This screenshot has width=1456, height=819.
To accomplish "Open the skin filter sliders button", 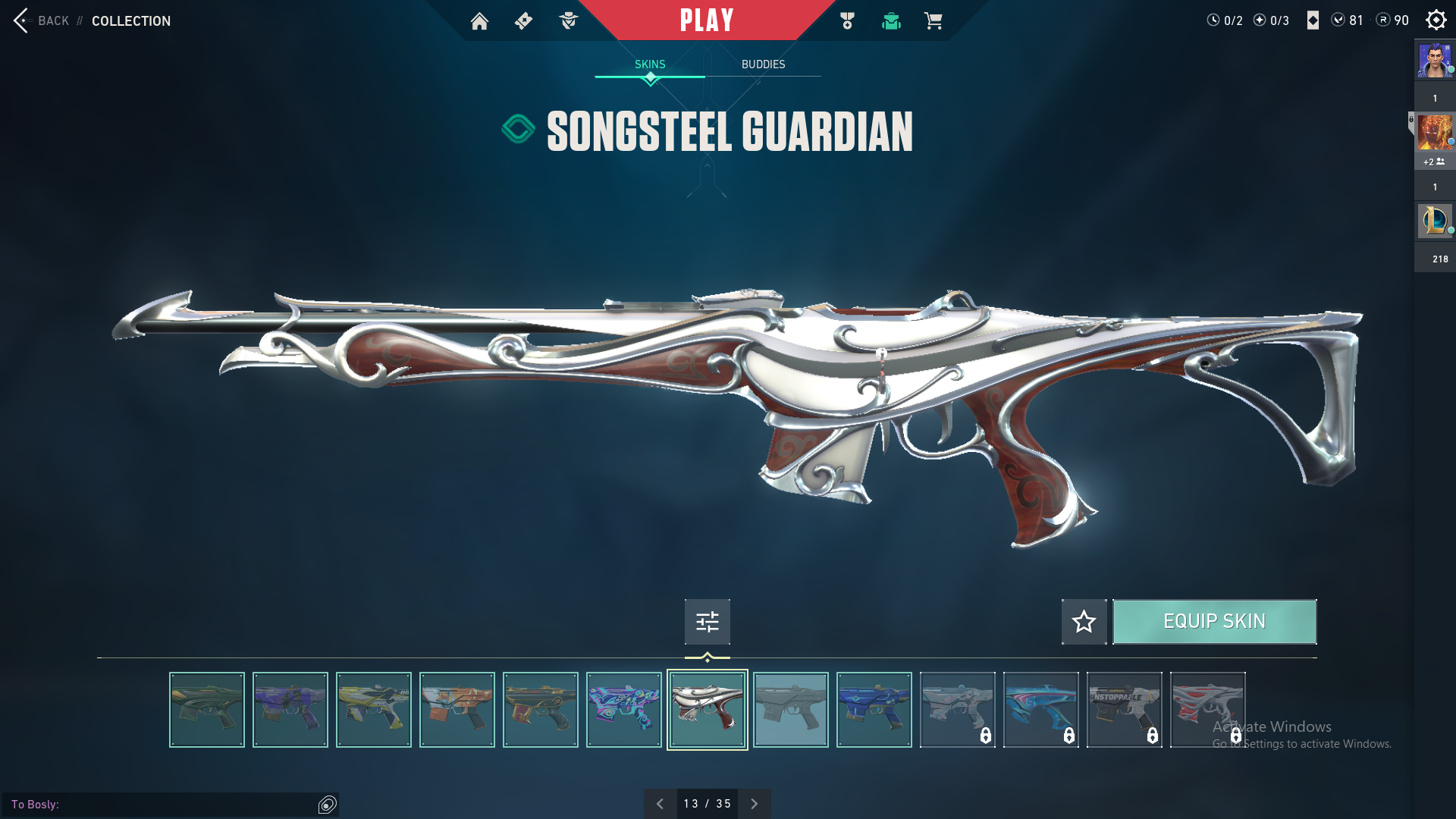I will 707,622.
